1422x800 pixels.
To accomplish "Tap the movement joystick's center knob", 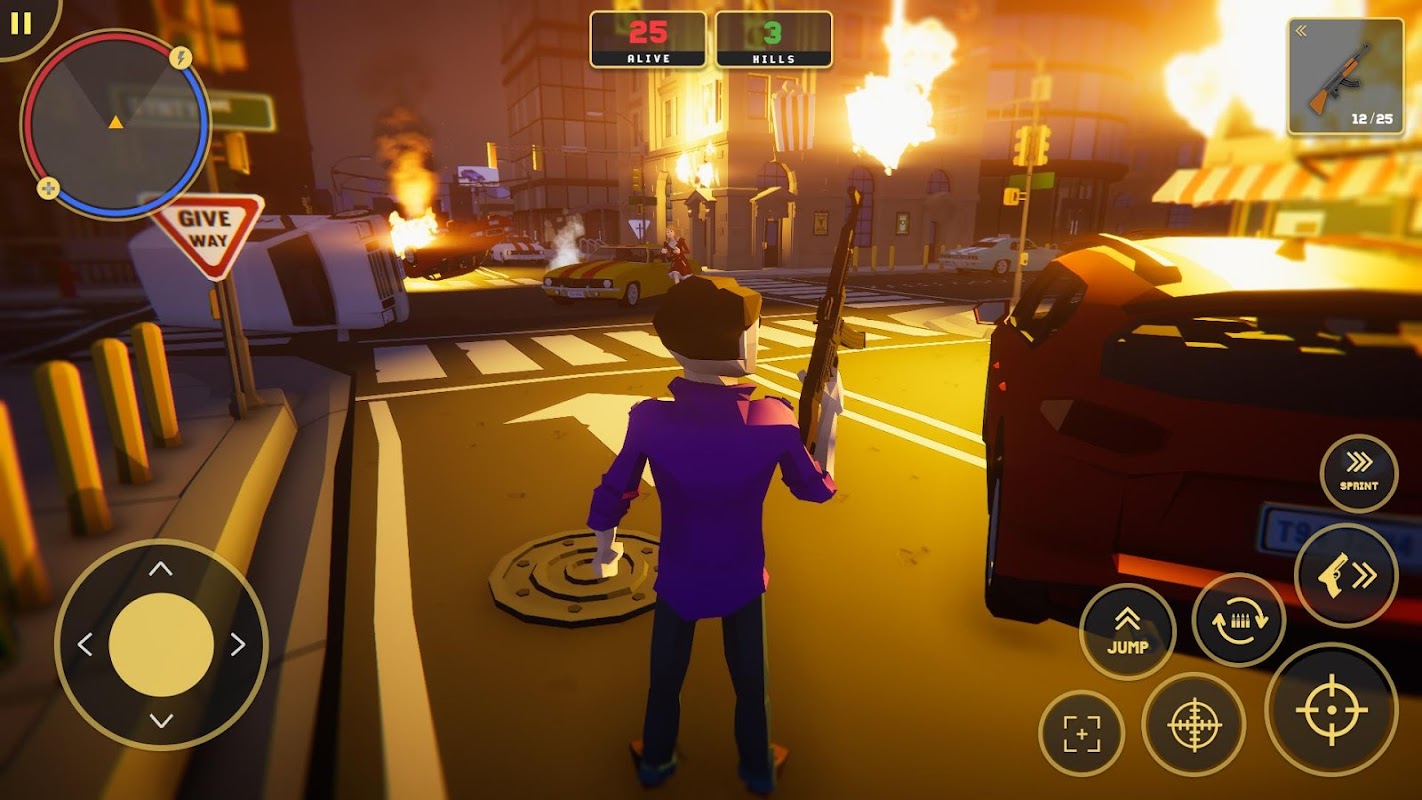I will (x=161, y=645).
